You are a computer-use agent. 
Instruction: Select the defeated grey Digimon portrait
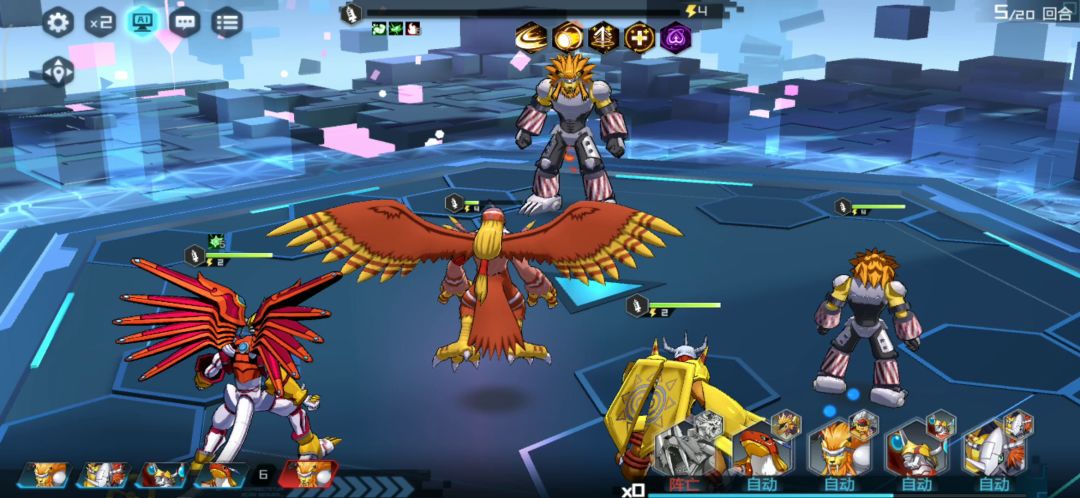[x=690, y=447]
